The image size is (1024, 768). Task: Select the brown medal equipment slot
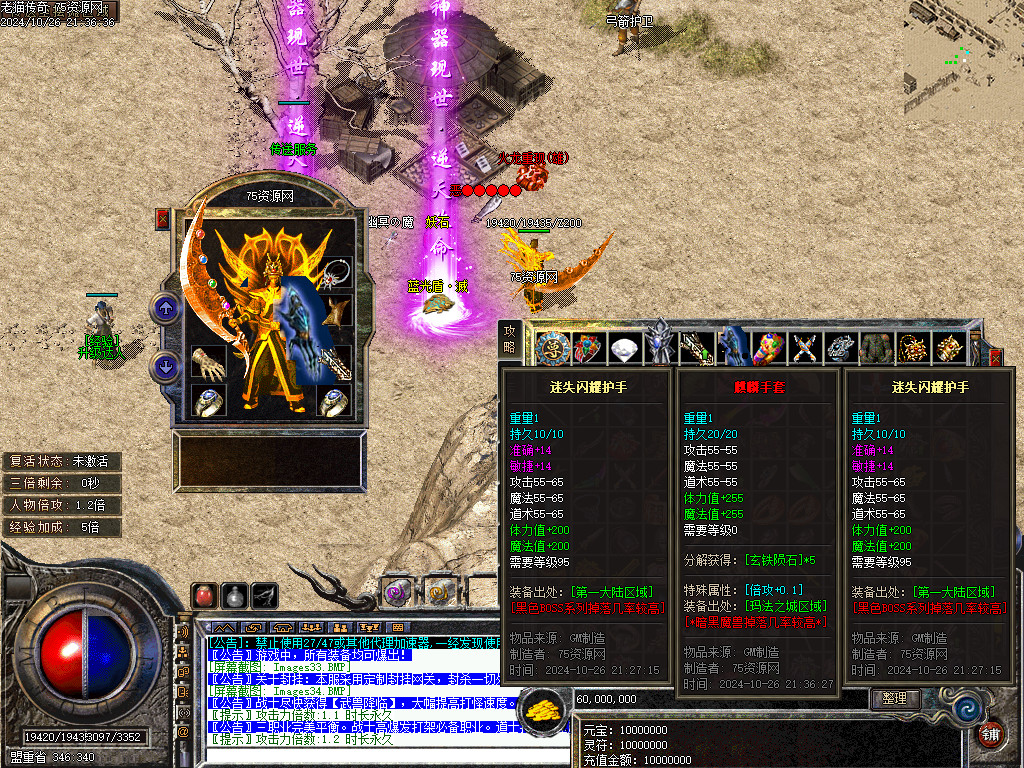click(x=336, y=312)
